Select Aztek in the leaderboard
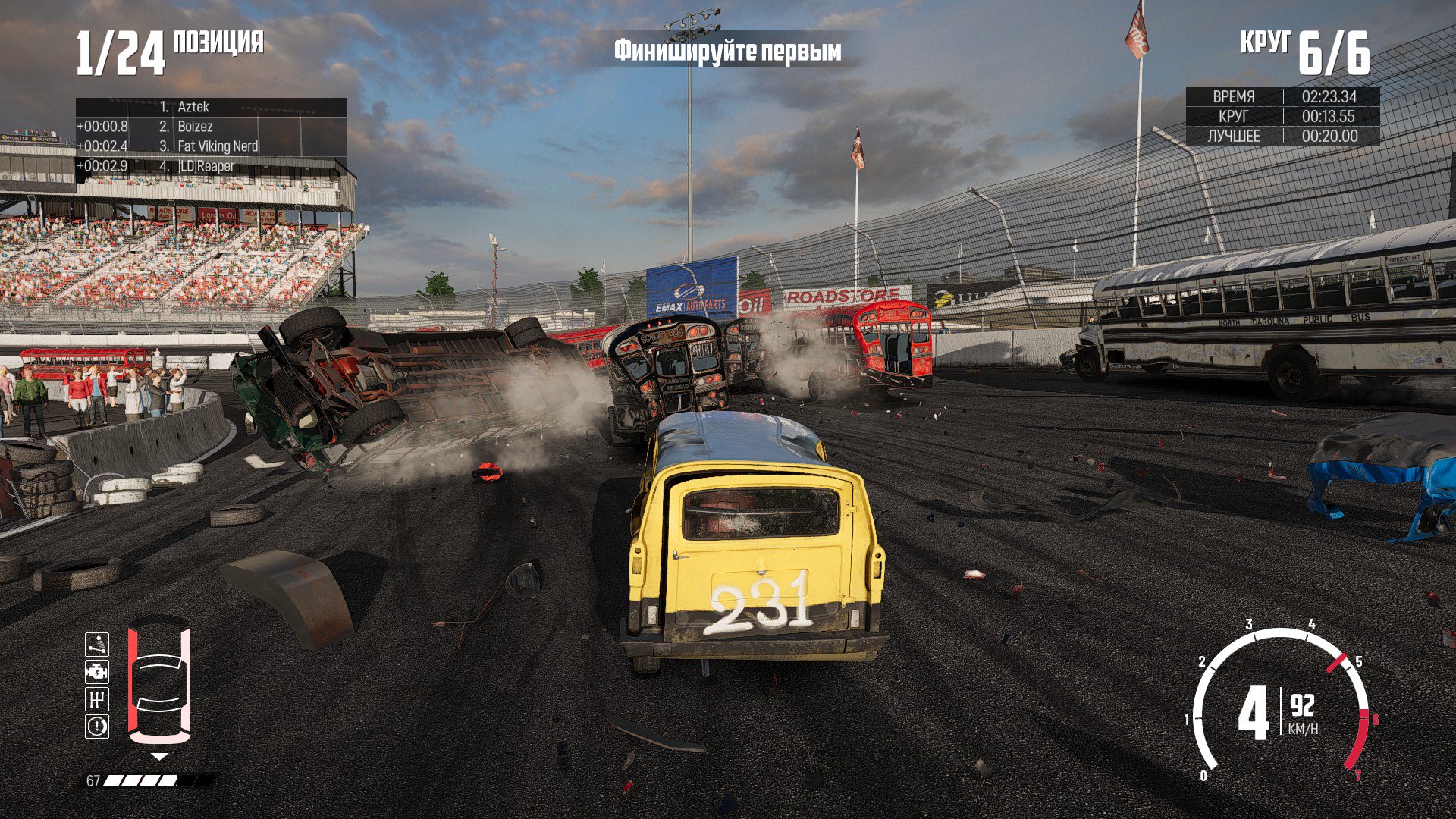 [x=193, y=107]
